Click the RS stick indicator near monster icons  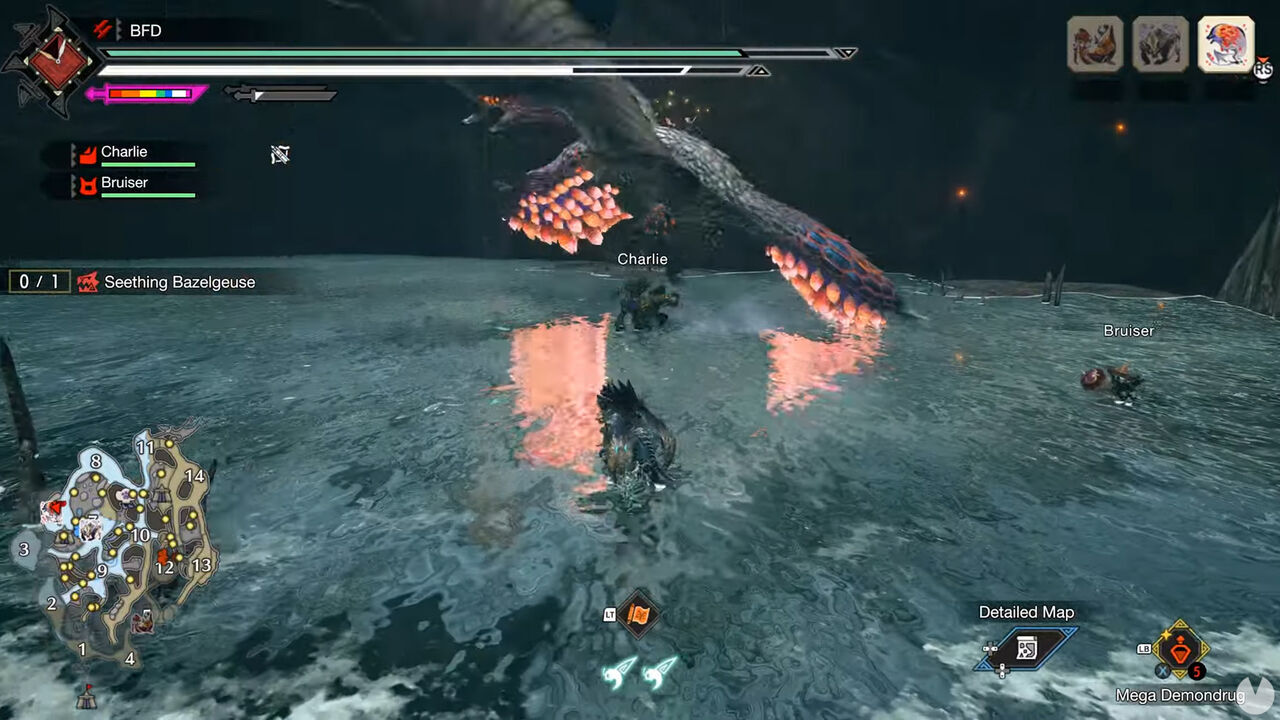pyautogui.click(x=1263, y=70)
